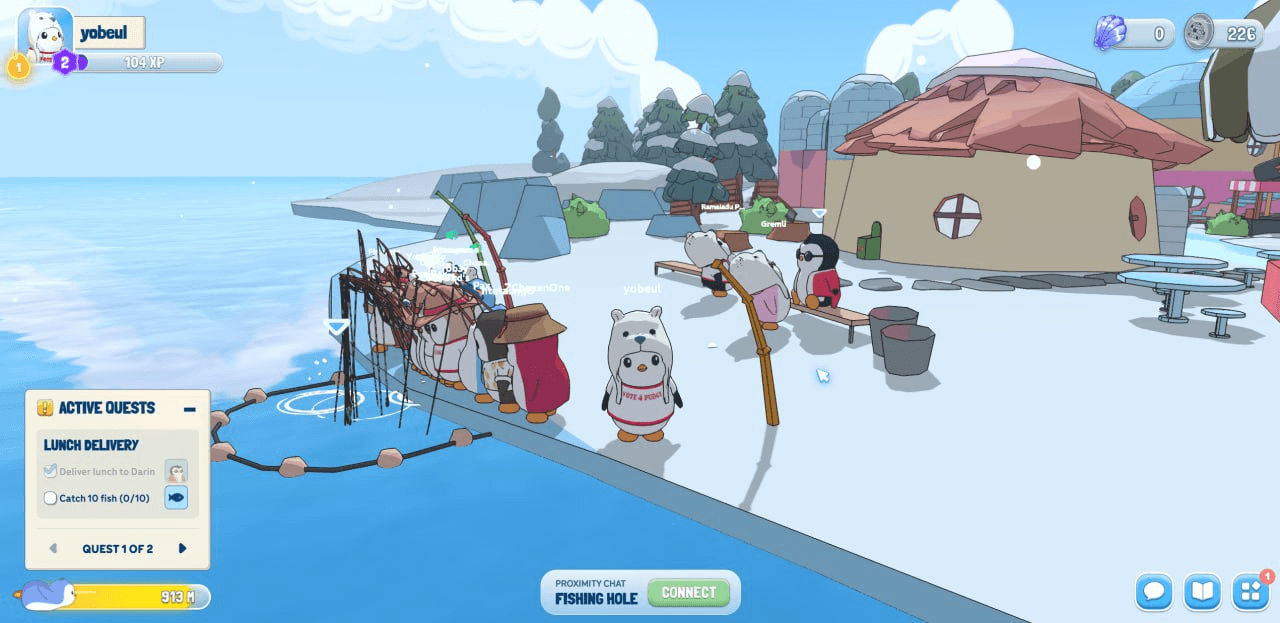Minimize the Active Quests panel
Screen dimensions: 1280x623
[x=189, y=408]
